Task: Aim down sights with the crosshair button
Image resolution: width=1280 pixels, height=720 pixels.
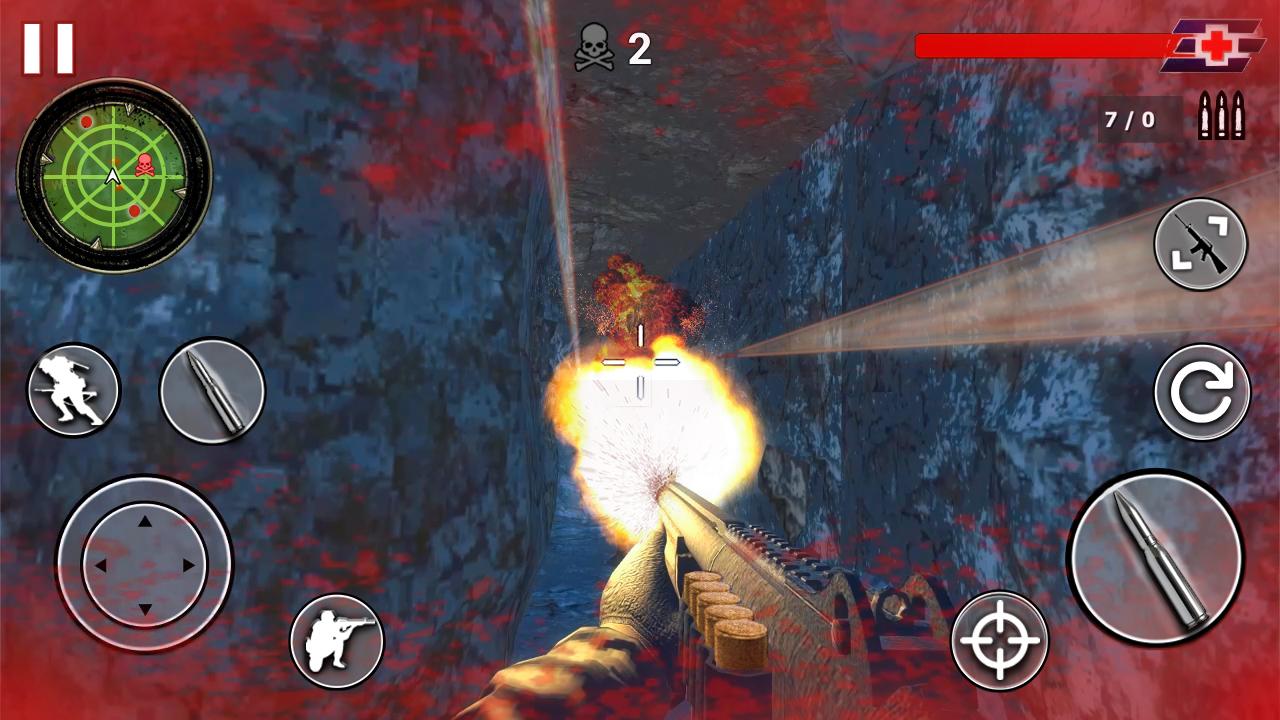Action: click(x=999, y=640)
